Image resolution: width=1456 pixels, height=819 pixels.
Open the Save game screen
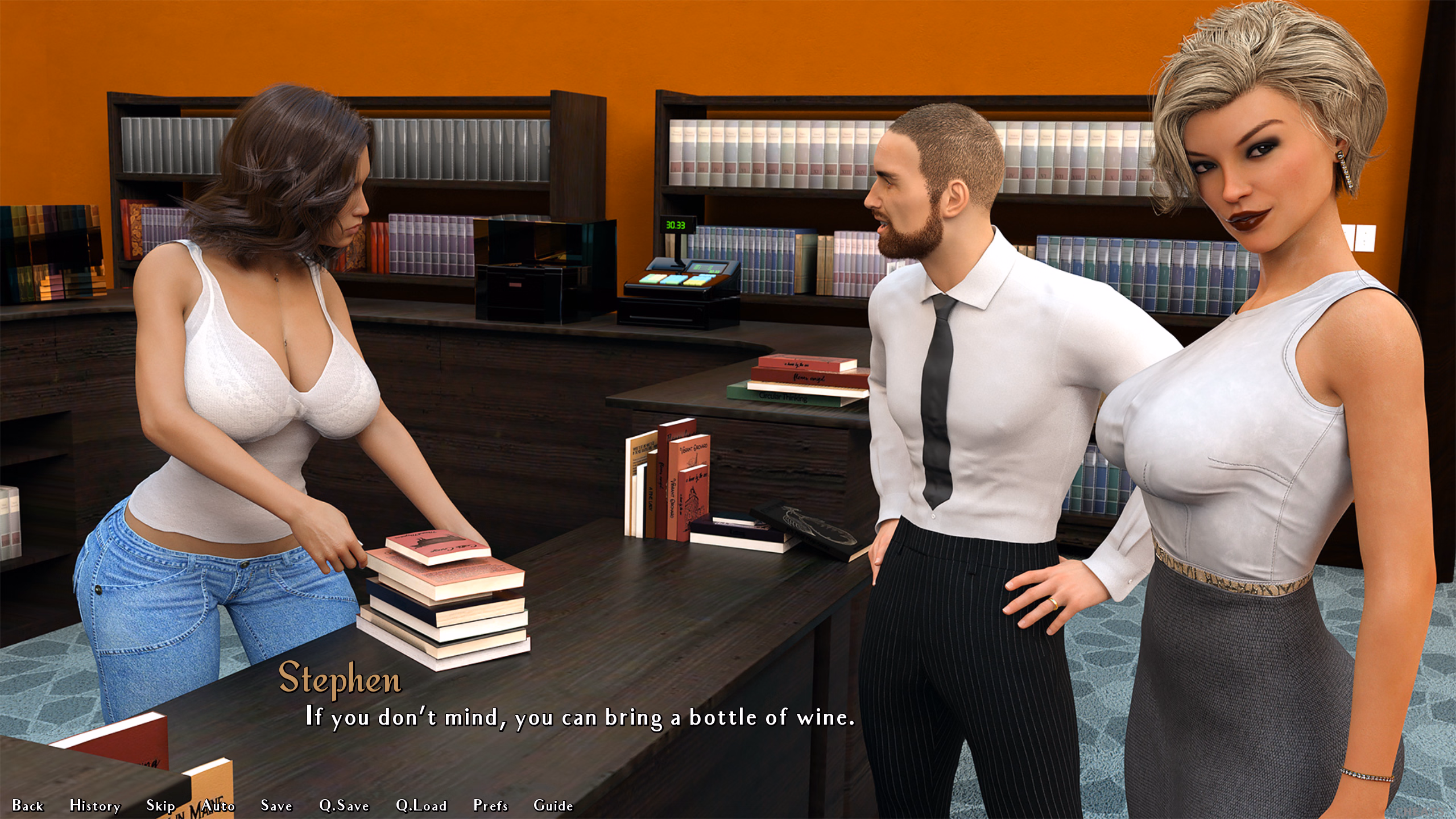point(276,805)
